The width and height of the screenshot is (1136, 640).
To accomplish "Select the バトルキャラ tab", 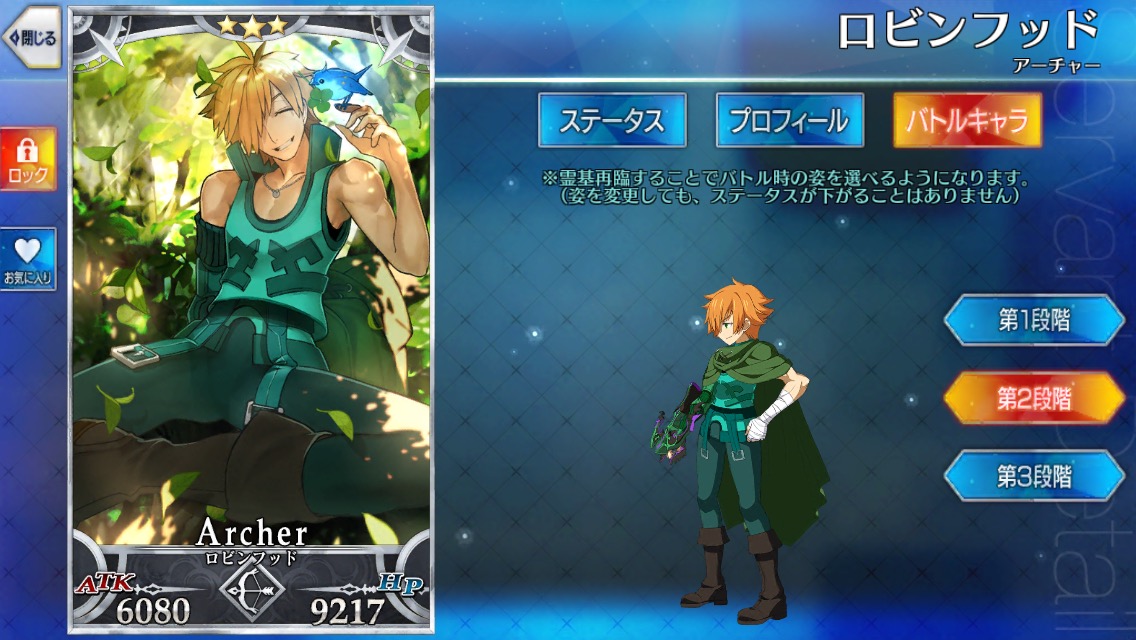I will pos(966,121).
